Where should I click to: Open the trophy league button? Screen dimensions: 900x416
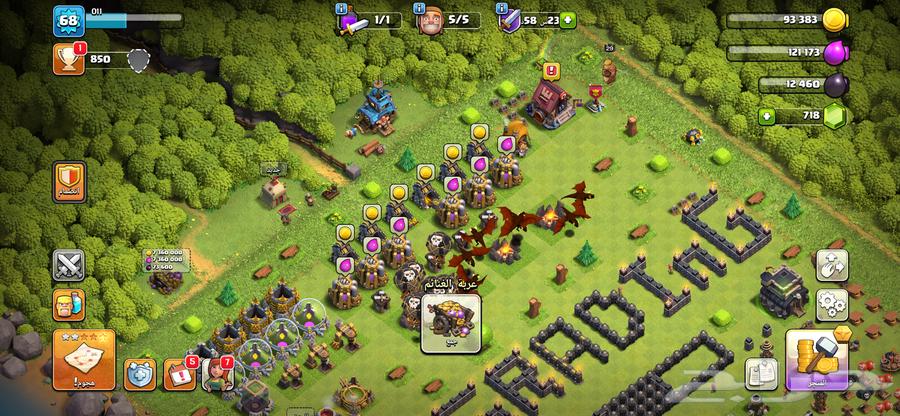(x=68, y=59)
